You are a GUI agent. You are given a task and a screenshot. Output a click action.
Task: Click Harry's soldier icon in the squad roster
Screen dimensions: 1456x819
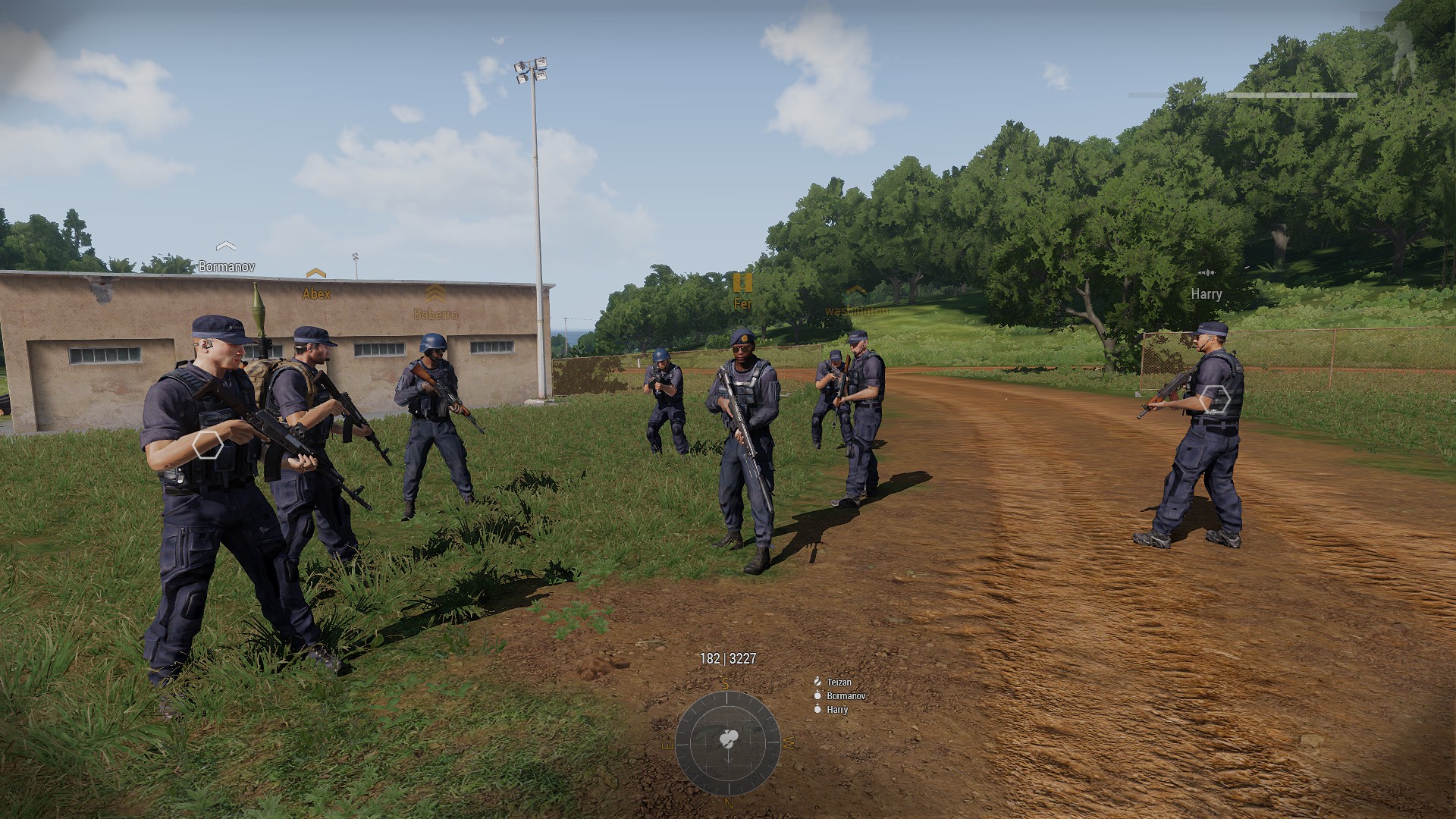coord(817,711)
